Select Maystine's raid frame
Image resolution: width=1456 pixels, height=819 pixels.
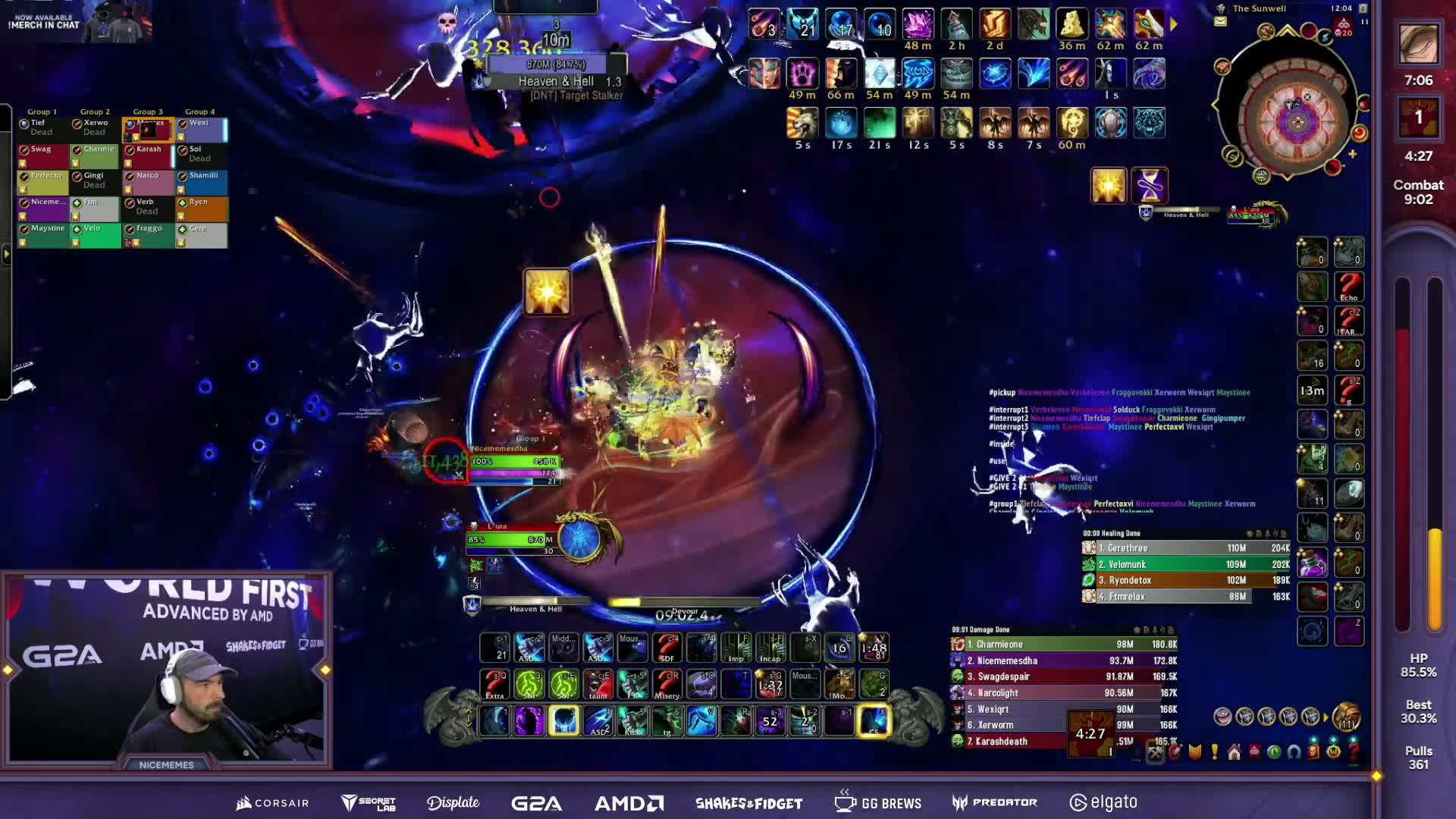[x=43, y=235]
